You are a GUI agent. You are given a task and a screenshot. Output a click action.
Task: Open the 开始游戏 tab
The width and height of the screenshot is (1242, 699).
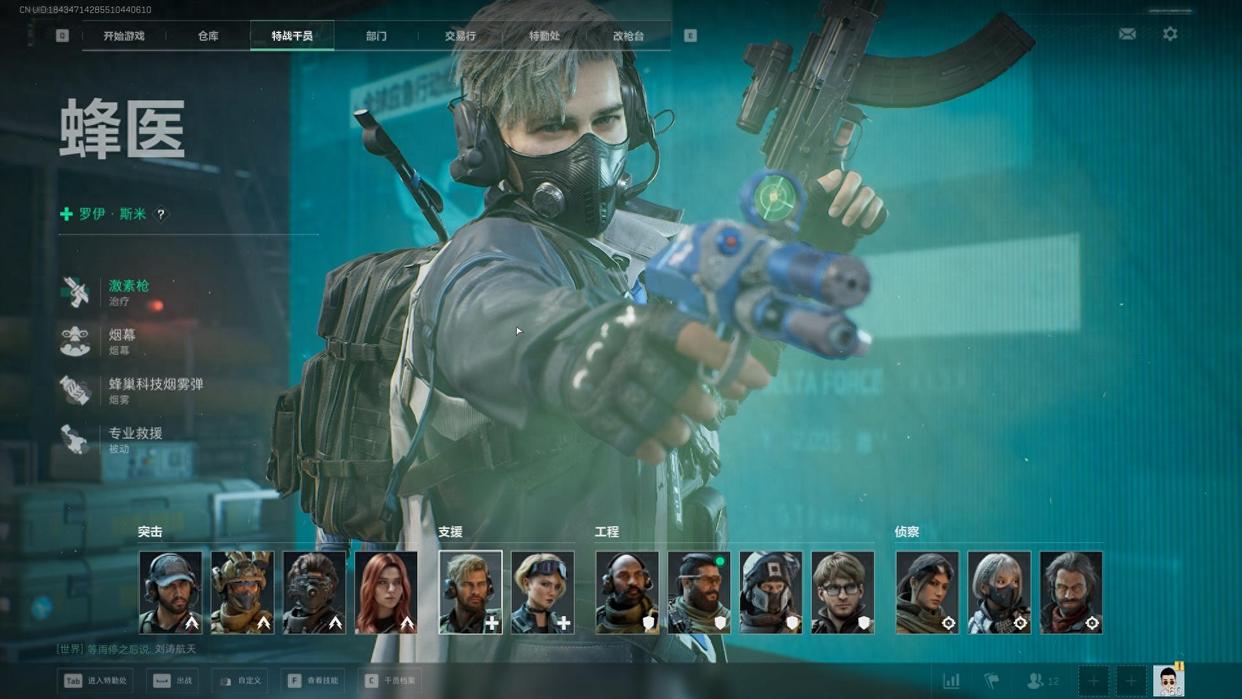(x=124, y=36)
